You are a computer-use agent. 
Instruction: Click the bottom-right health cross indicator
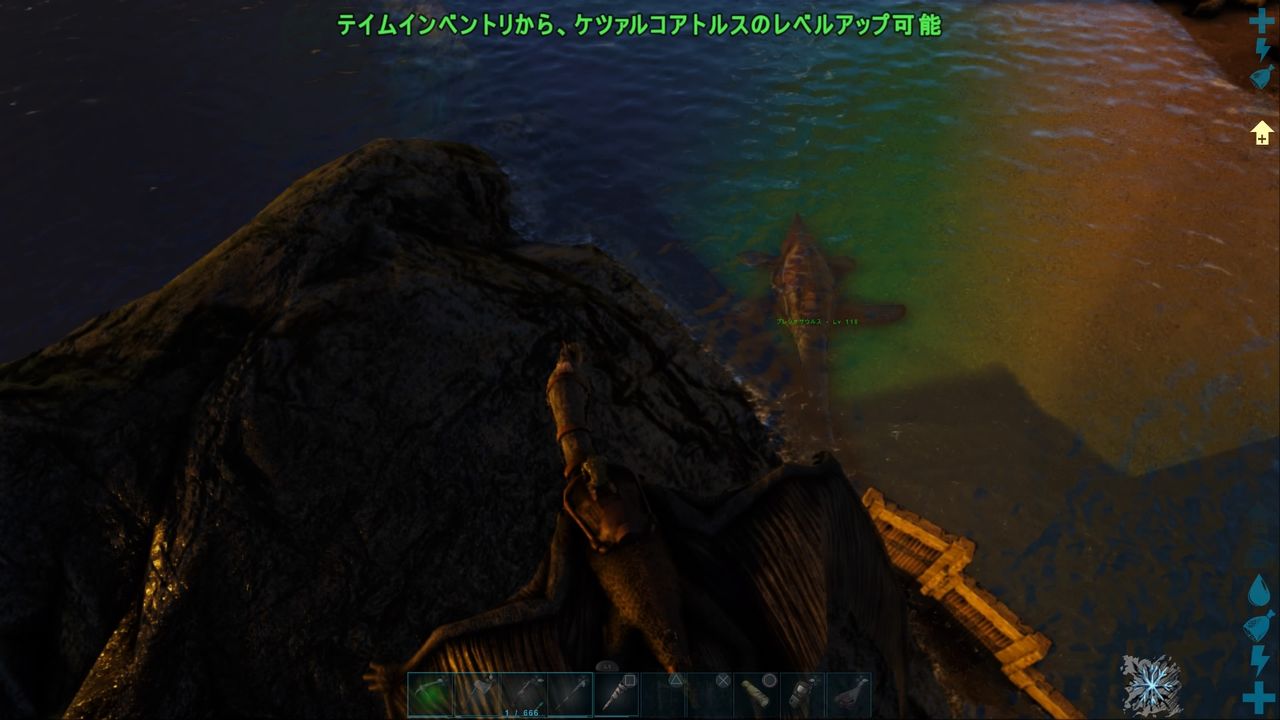[1257, 696]
